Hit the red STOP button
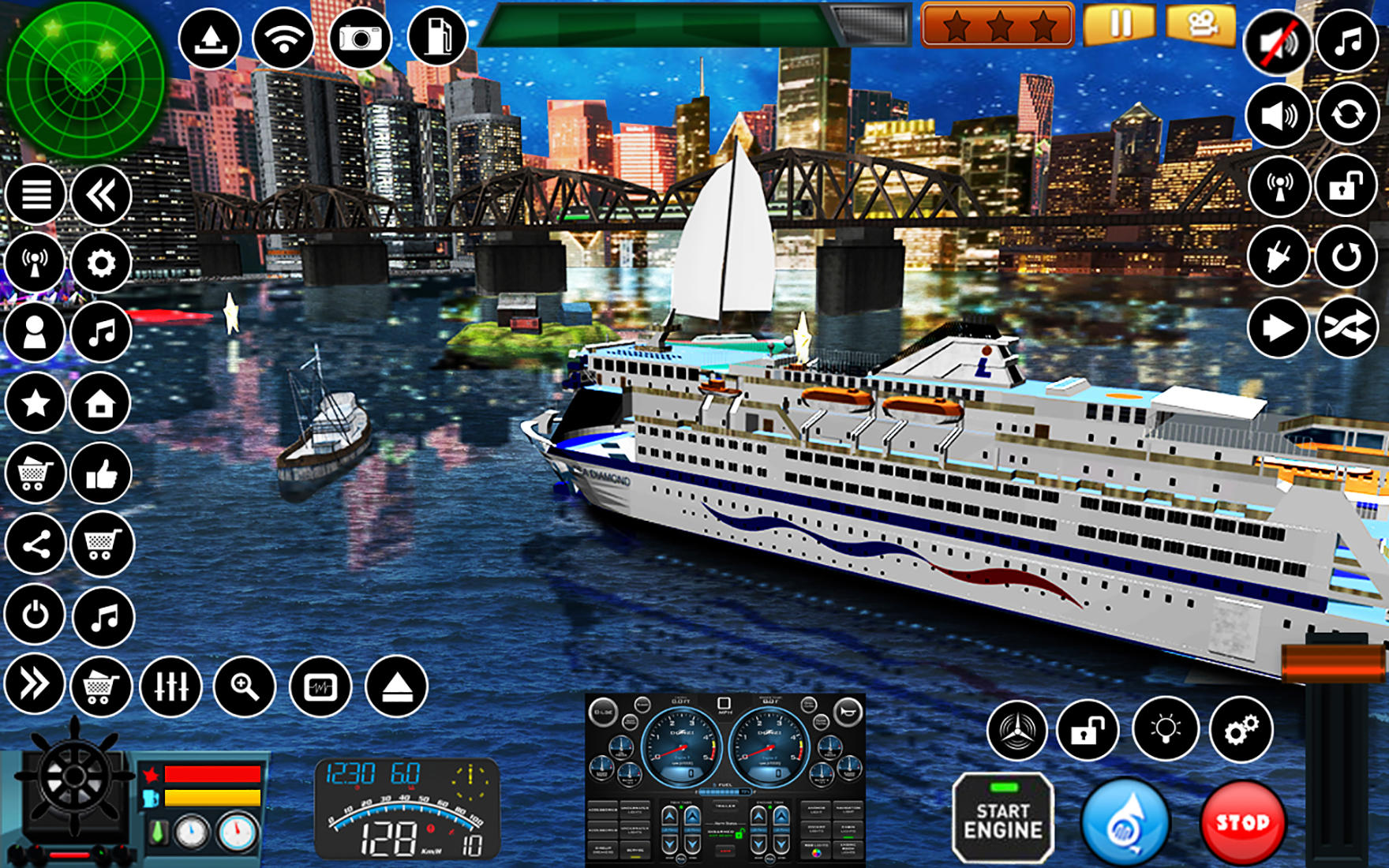1389x868 pixels. coord(1247,825)
